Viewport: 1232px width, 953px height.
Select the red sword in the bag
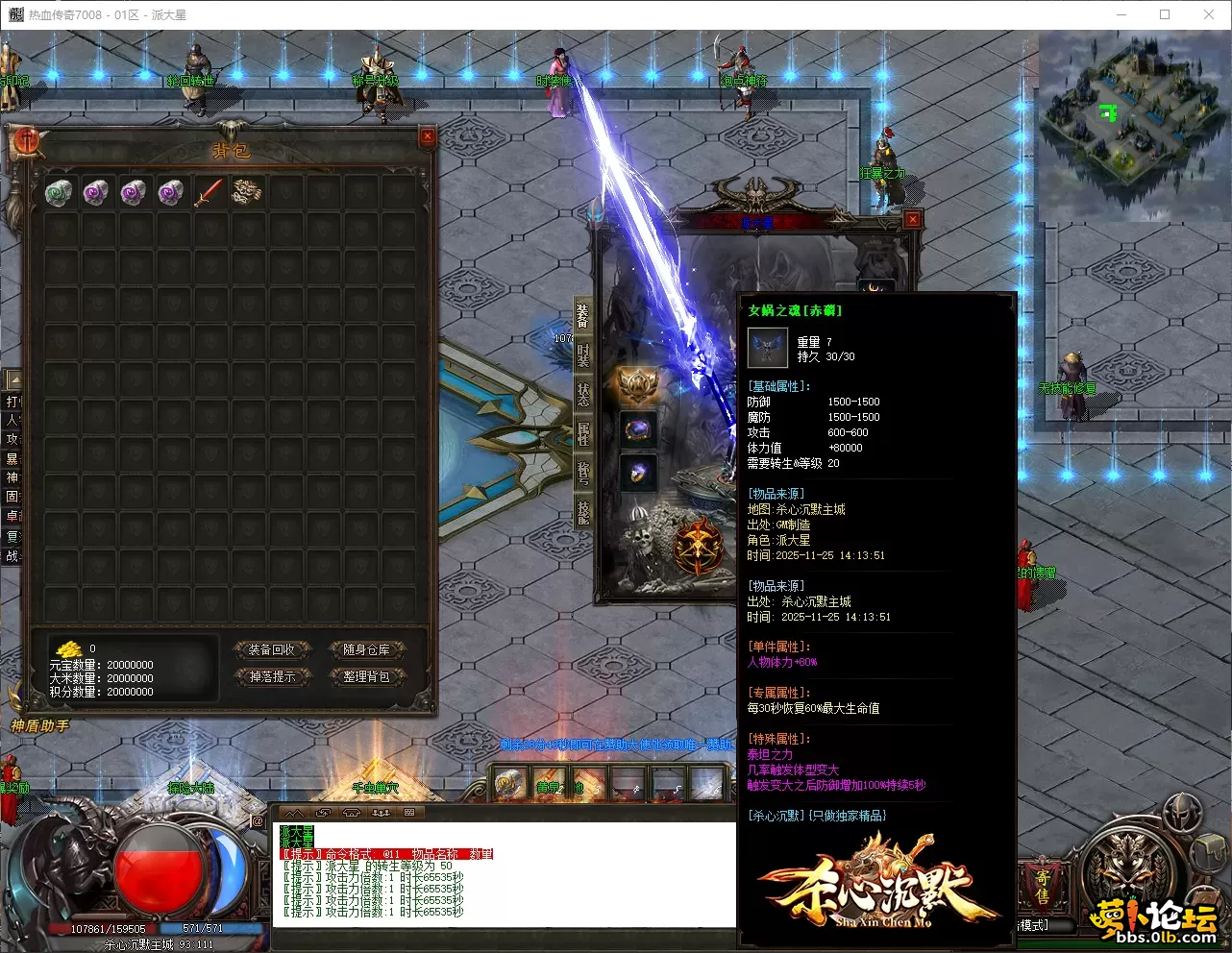tap(209, 193)
